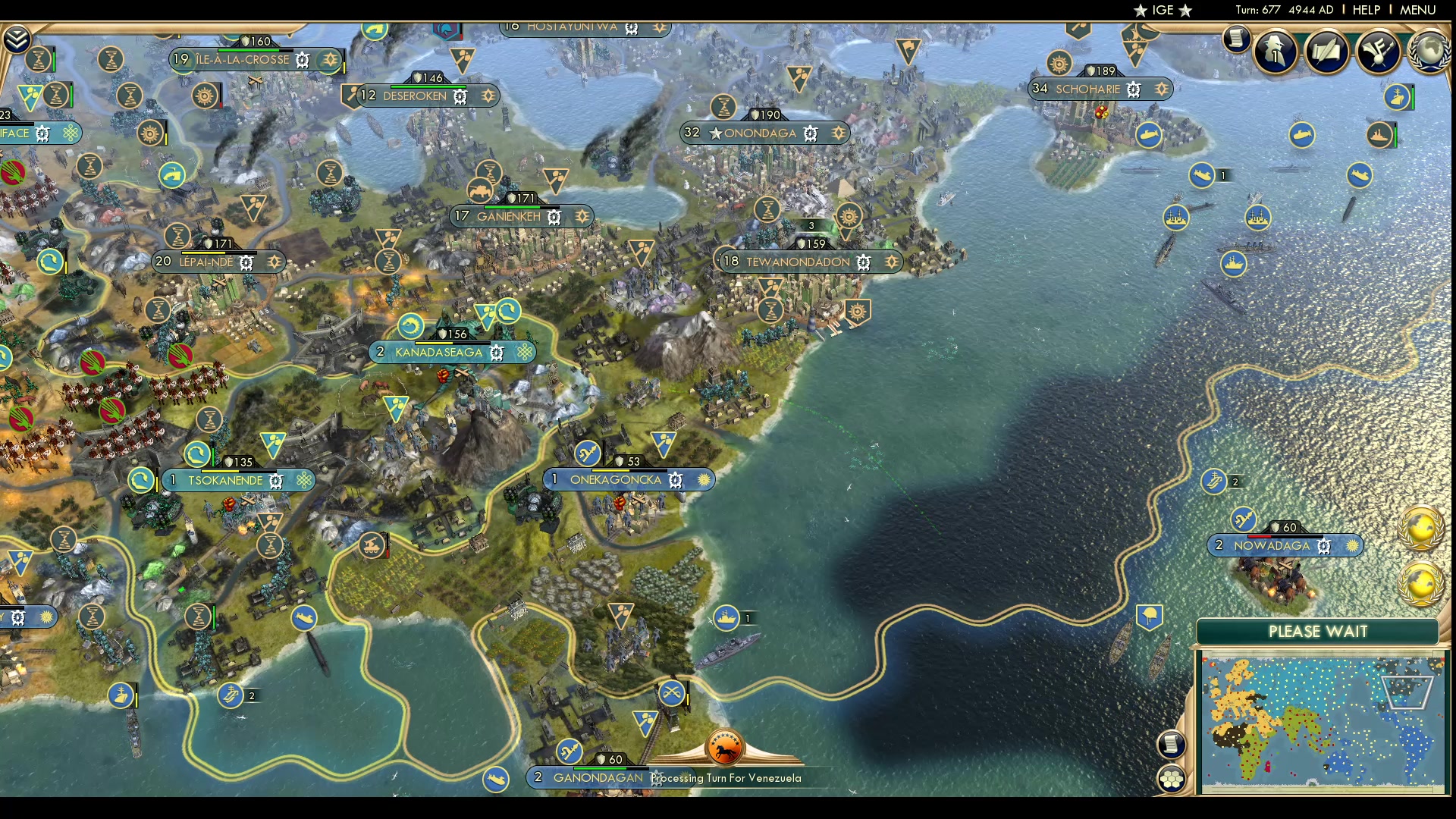Toggle strategic view with the hexagon icon
1456x819 pixels.
pyautogui.click(x=1173, y=777)
